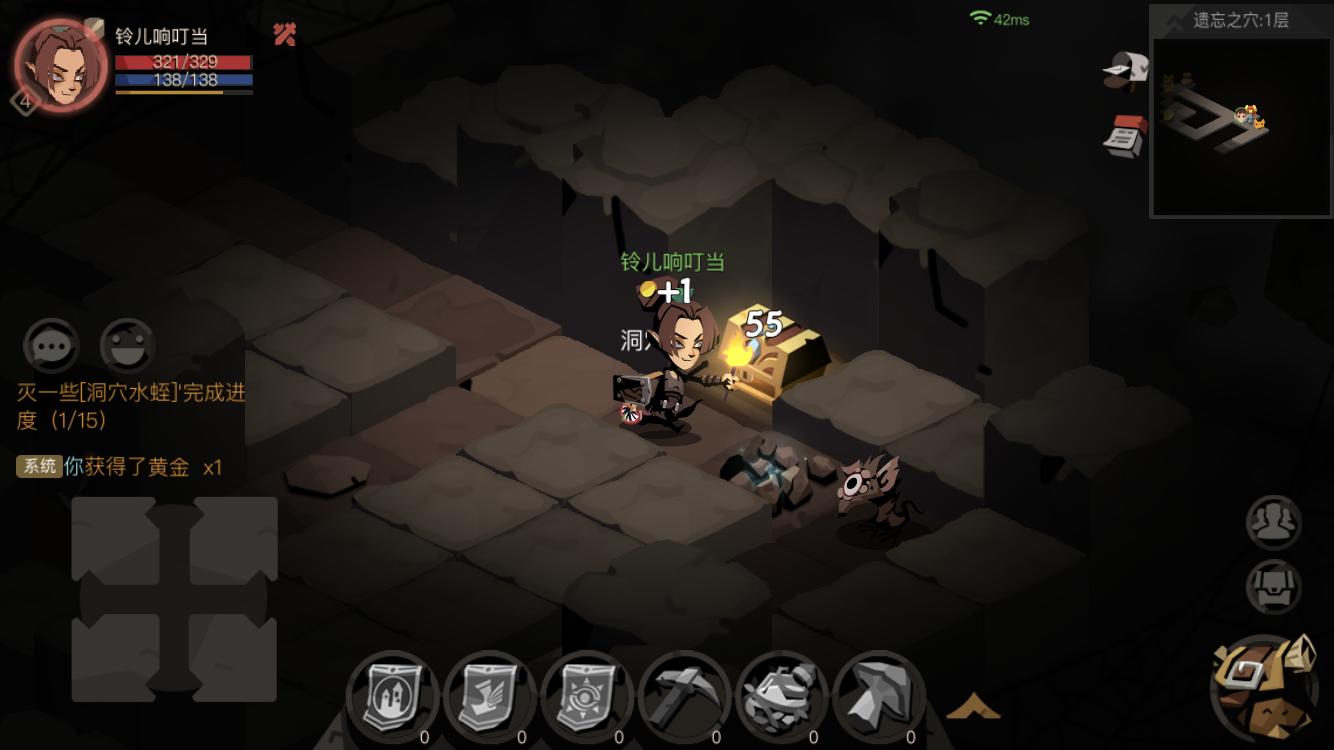Collapse the minimap using its header arrow
The height and width of the screenshot is (750, 1334).
pos(1166,19)
